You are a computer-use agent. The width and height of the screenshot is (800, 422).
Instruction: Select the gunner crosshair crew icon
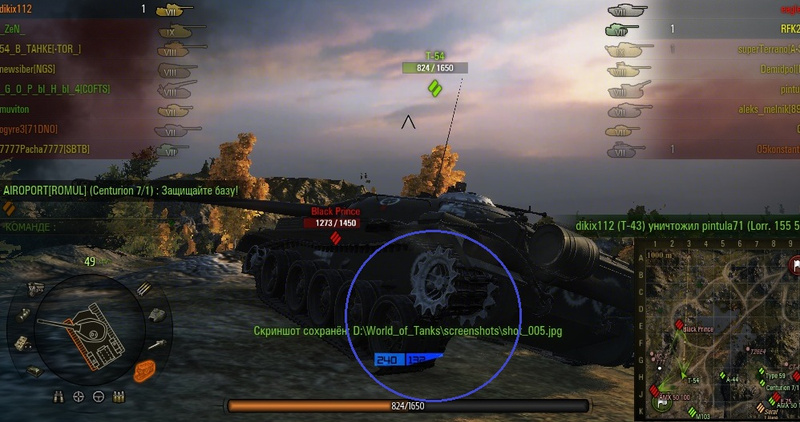coord(80,397)
